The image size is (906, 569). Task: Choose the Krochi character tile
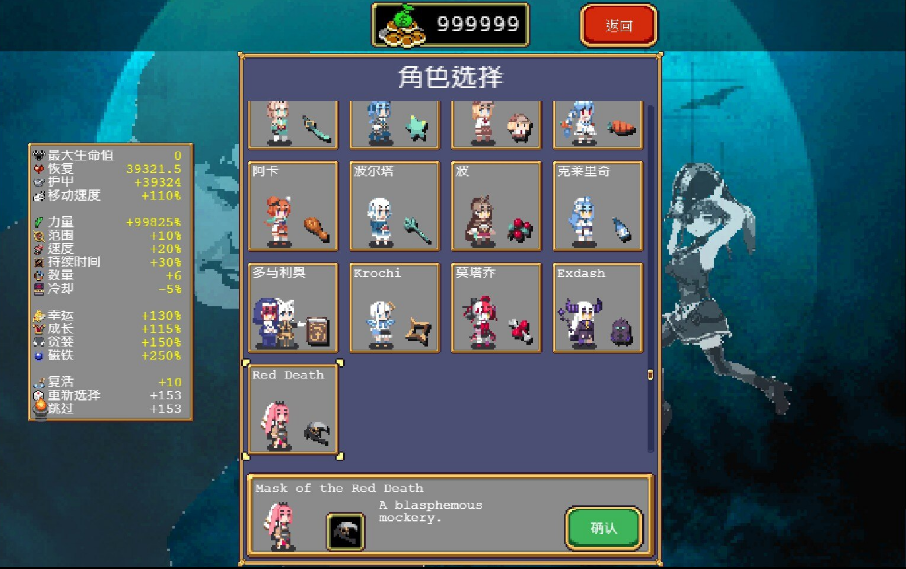(x=395, y=308)
